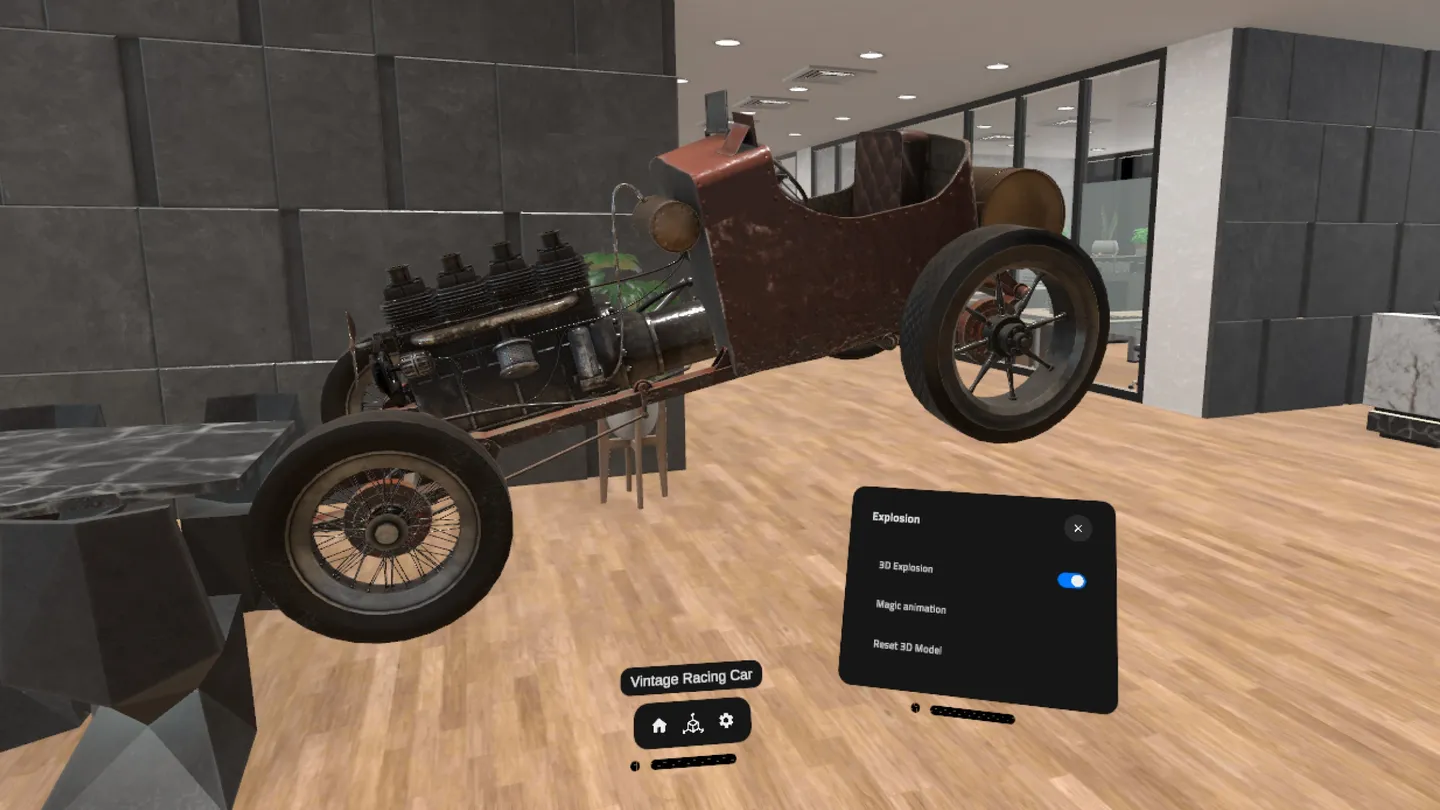Click the drag handle bar below the toolbar

click(694, 764)
